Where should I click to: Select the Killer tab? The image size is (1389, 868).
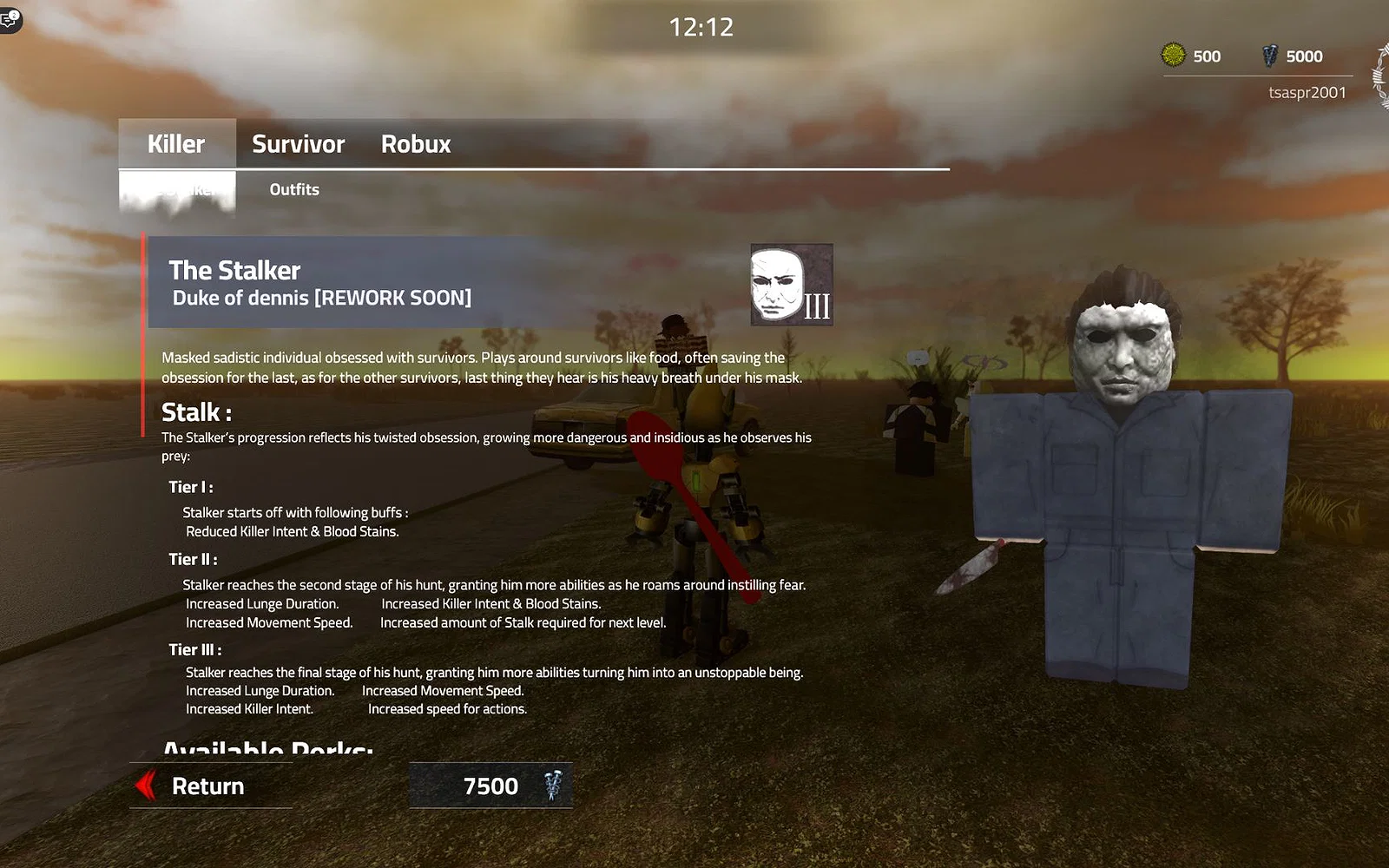click(175, 143)
